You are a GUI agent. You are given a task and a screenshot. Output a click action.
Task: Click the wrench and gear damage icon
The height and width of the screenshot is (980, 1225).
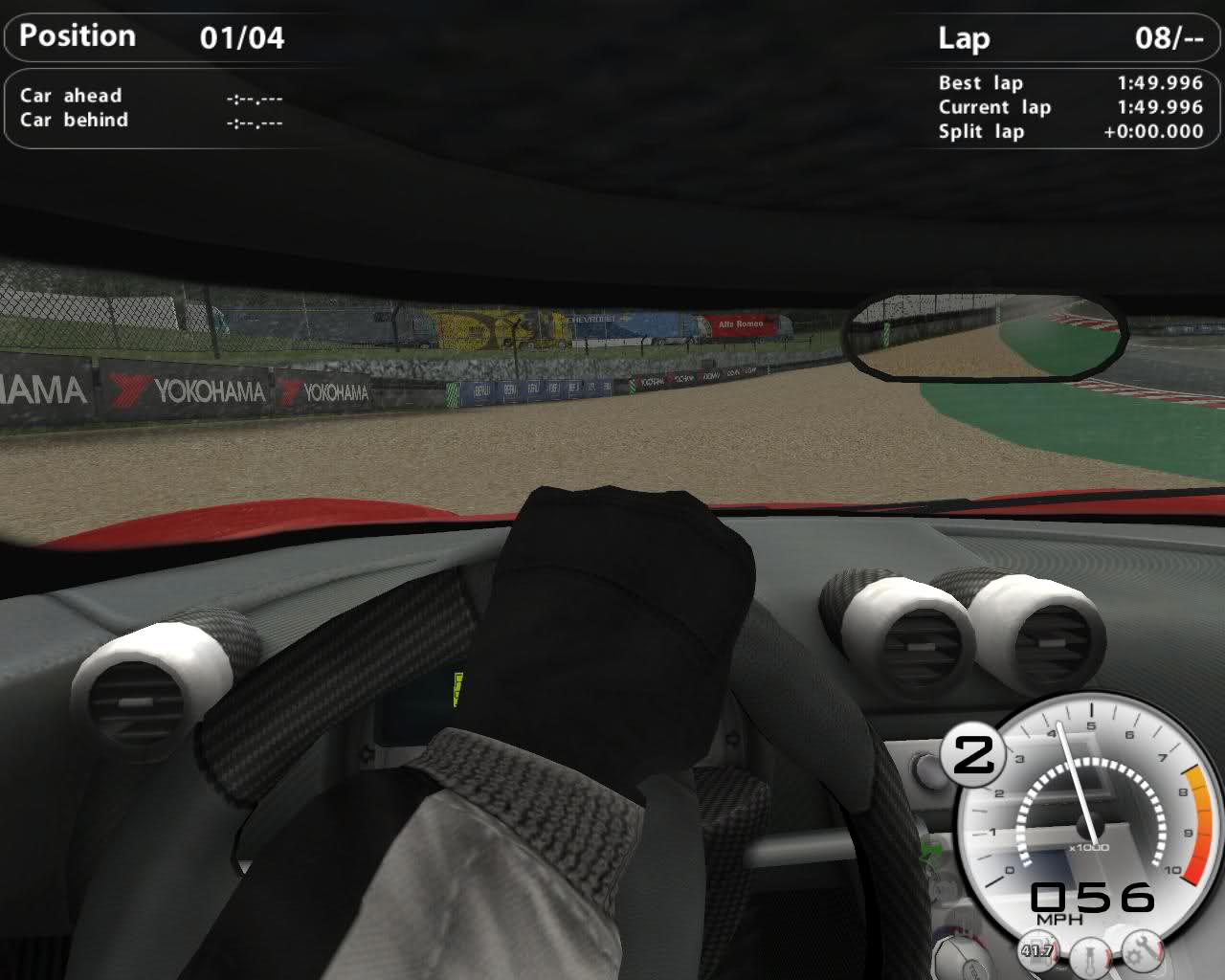click(x=1141, y=948)
